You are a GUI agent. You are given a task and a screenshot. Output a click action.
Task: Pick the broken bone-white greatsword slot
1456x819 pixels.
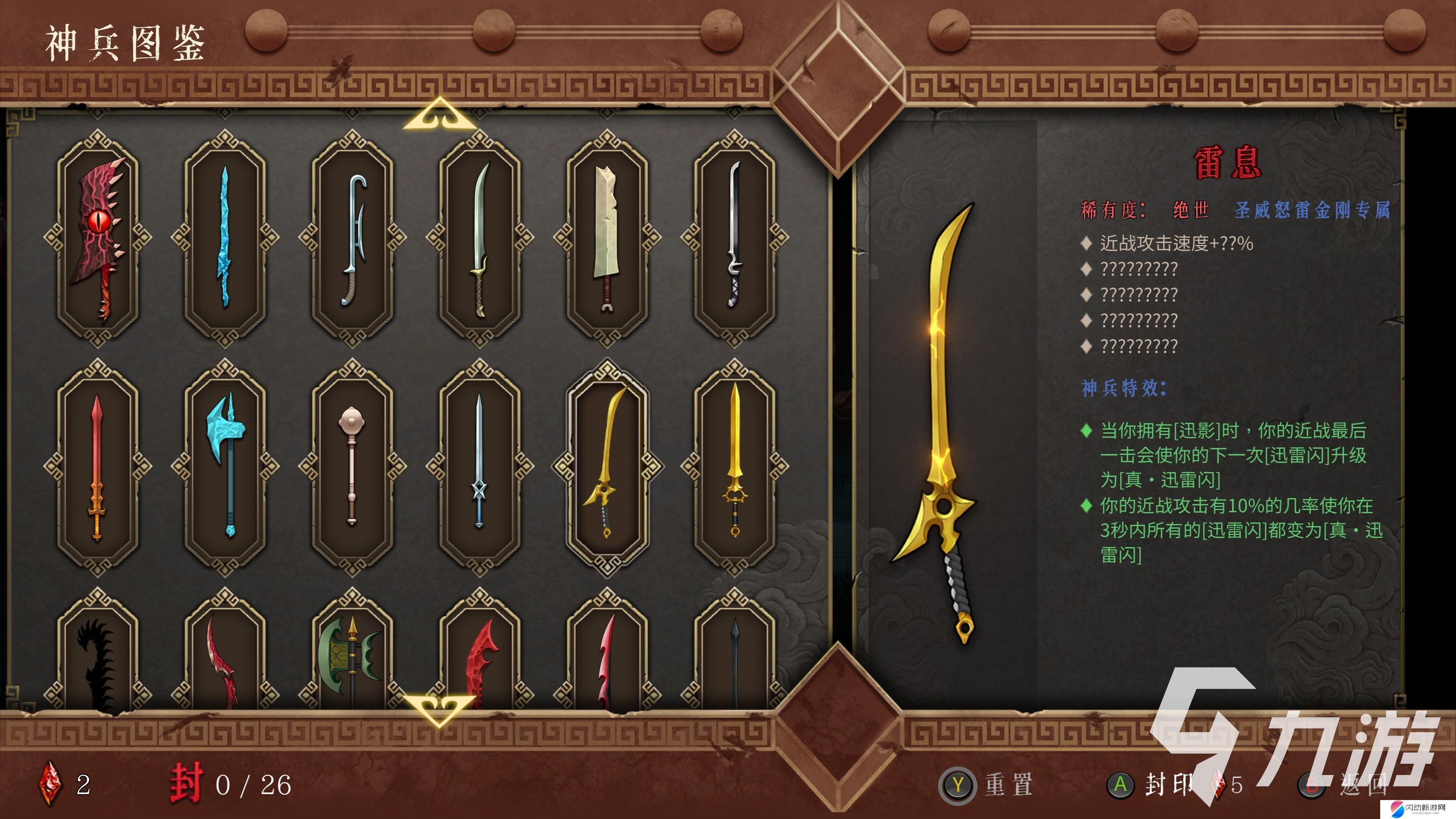(x=607, y=238)
